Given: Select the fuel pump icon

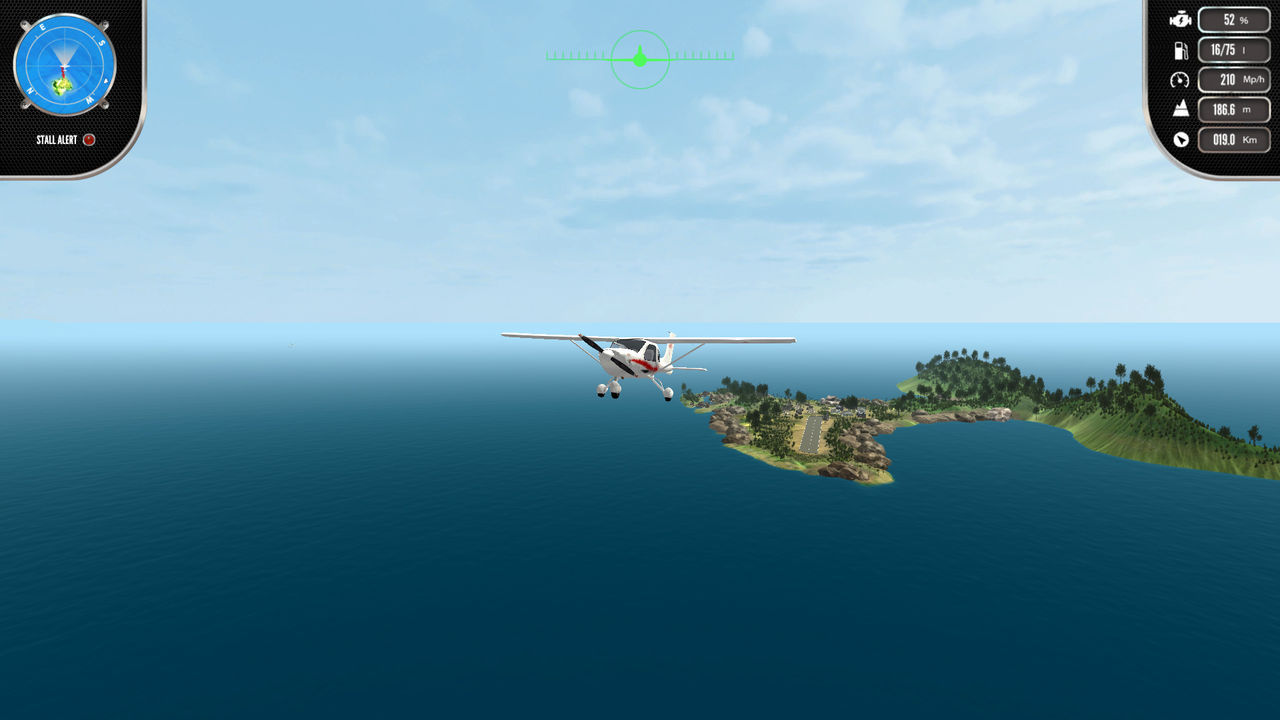Looking at the screenshot, I should point(1181,48).
